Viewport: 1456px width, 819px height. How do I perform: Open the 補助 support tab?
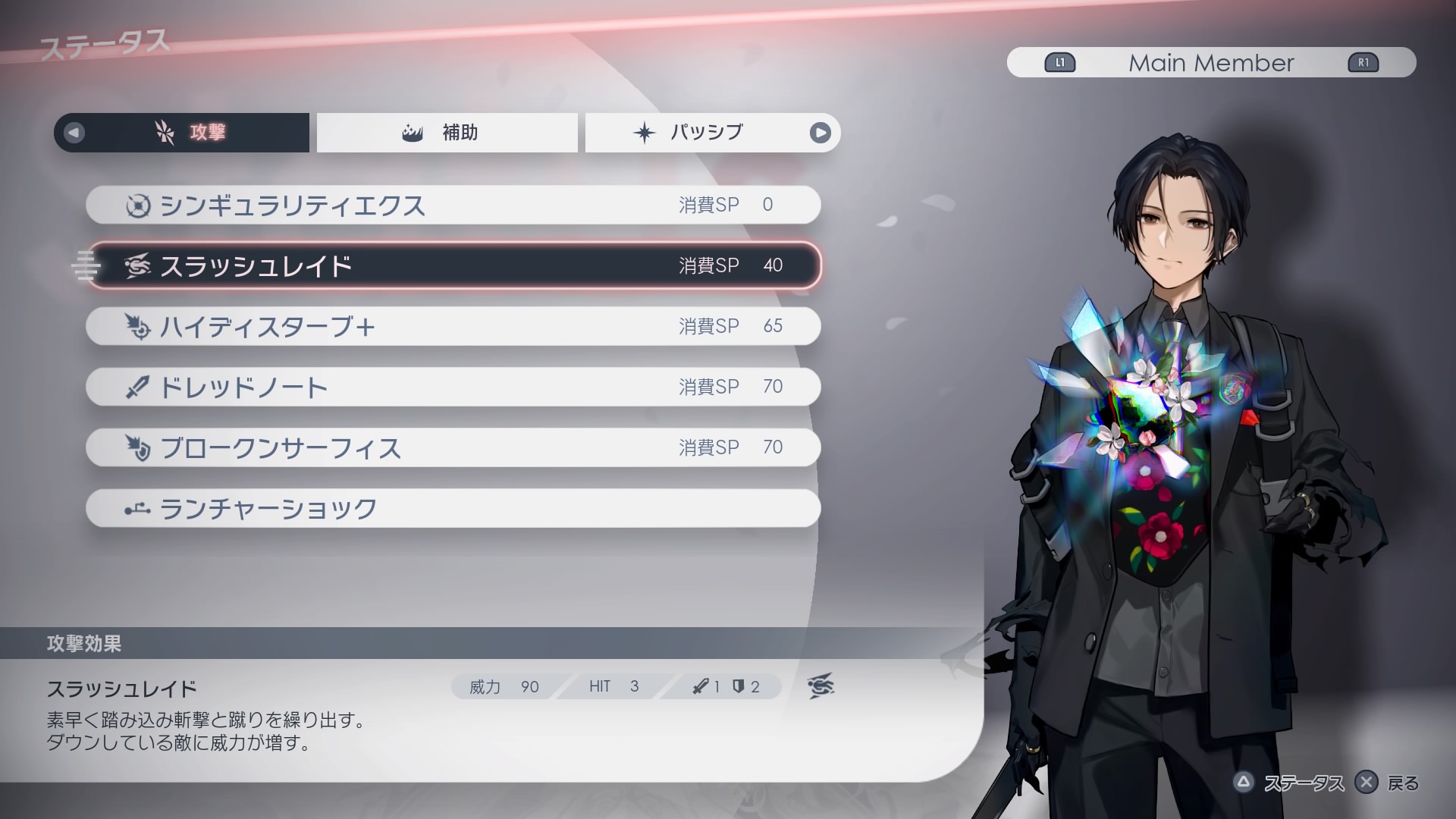point(447,133)
